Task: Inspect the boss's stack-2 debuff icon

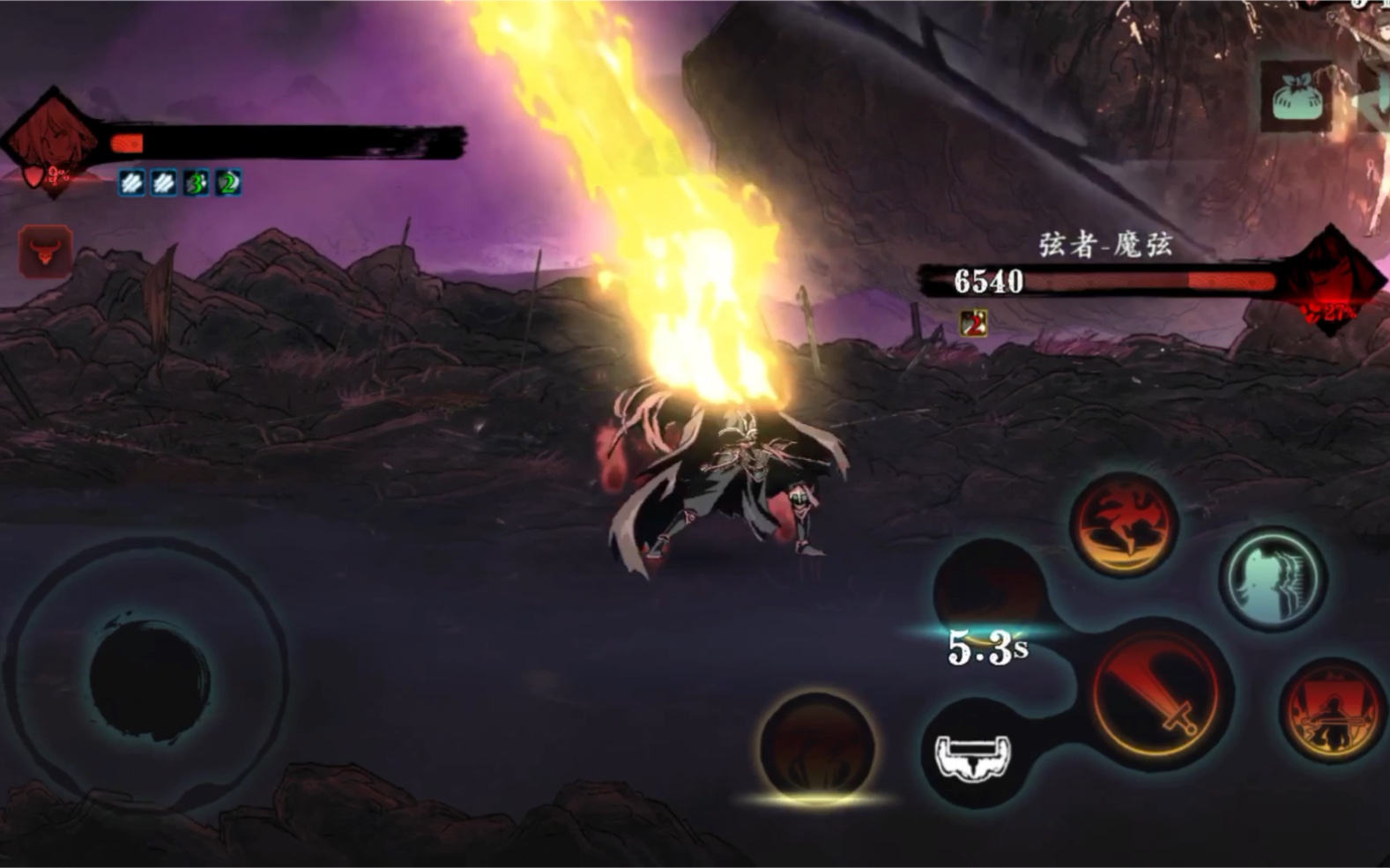Action: (x=973, y=323)
